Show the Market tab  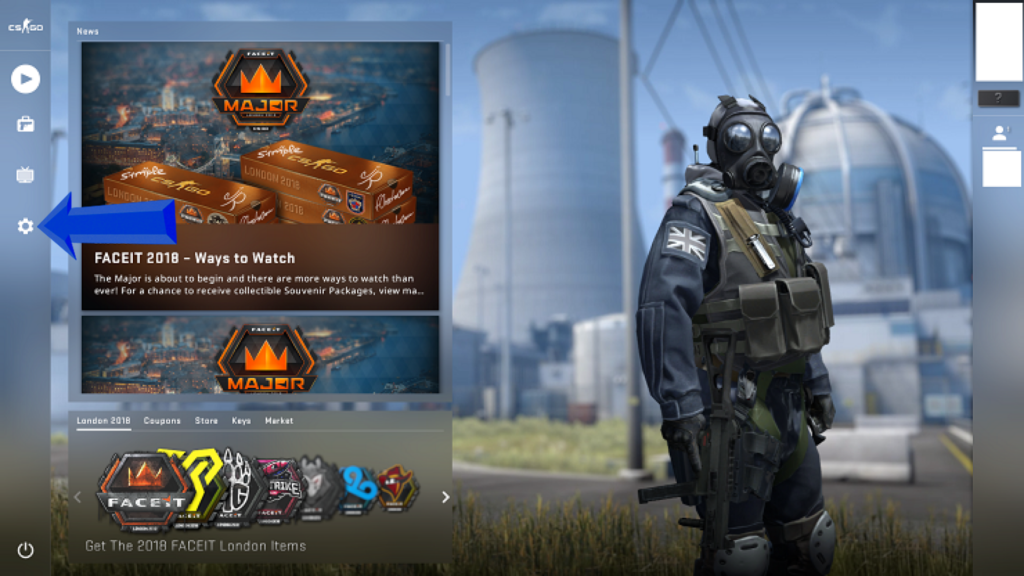pos(279,421)
